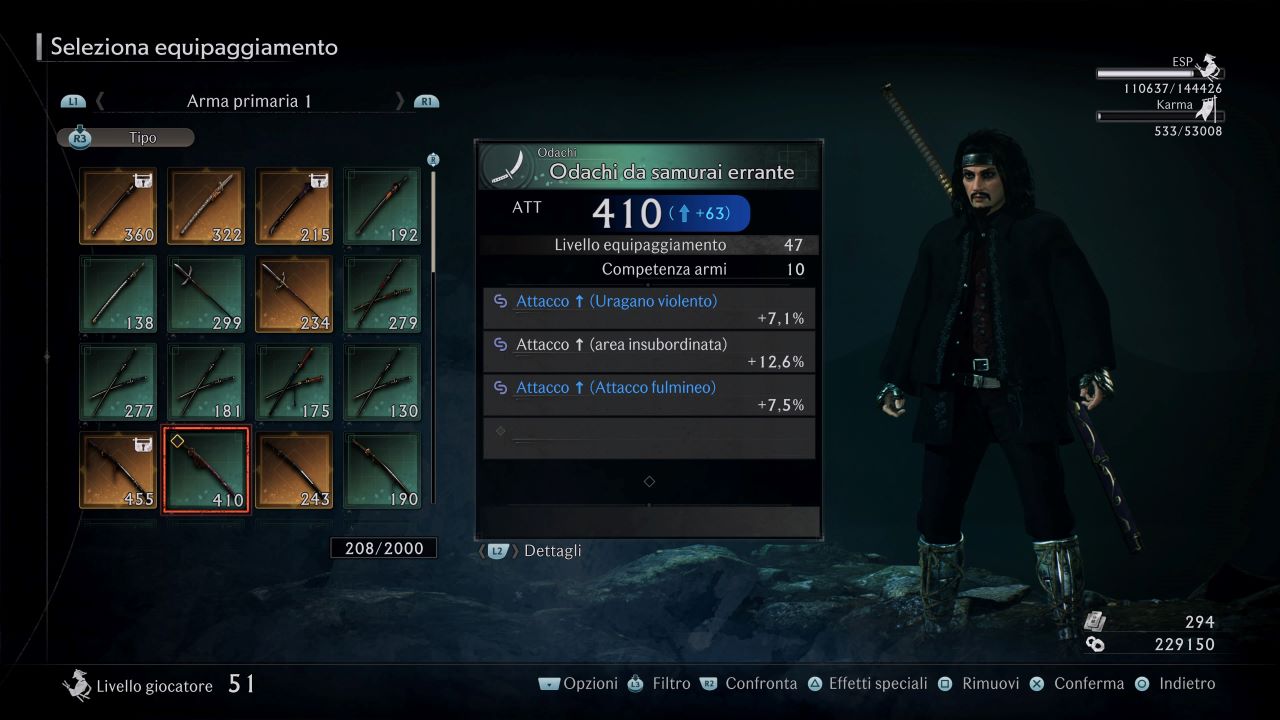The height and width of the screenshot is (720, 1280).
Task: Switch the Arma primaria 1 category header
Action: coord(249,101)
